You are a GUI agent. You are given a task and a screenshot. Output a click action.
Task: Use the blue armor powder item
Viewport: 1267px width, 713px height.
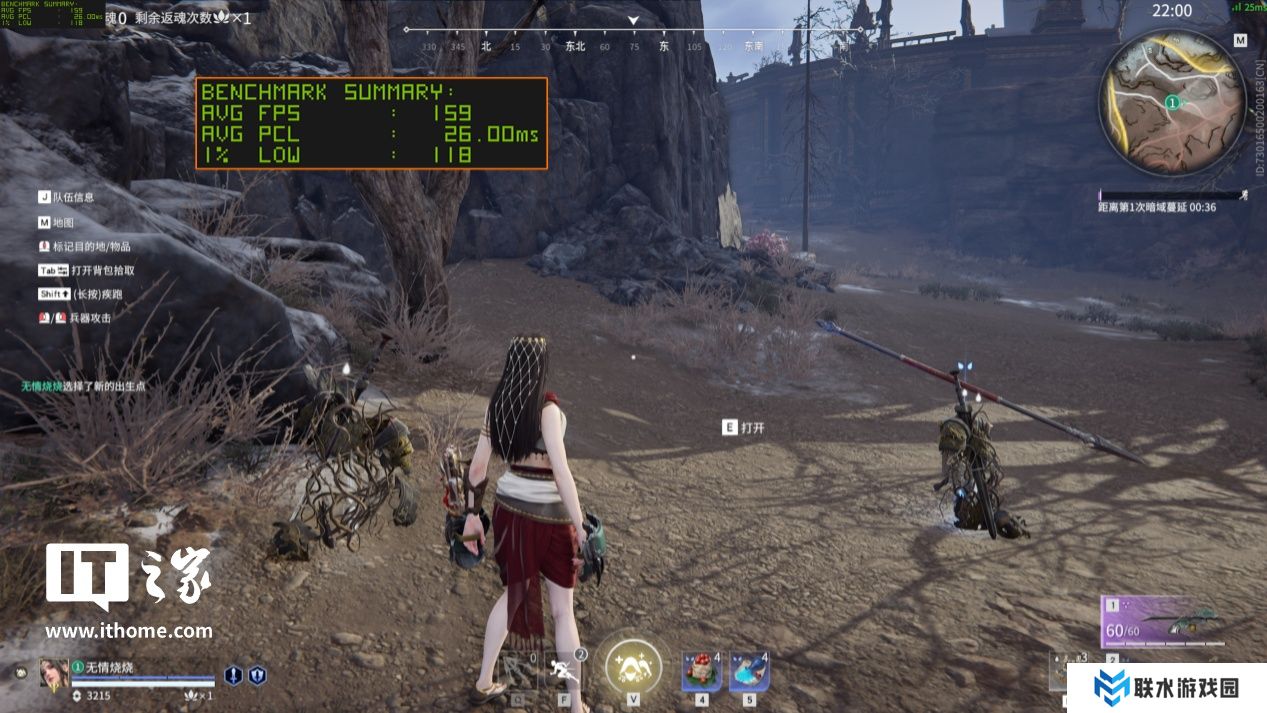coord(749,670)
